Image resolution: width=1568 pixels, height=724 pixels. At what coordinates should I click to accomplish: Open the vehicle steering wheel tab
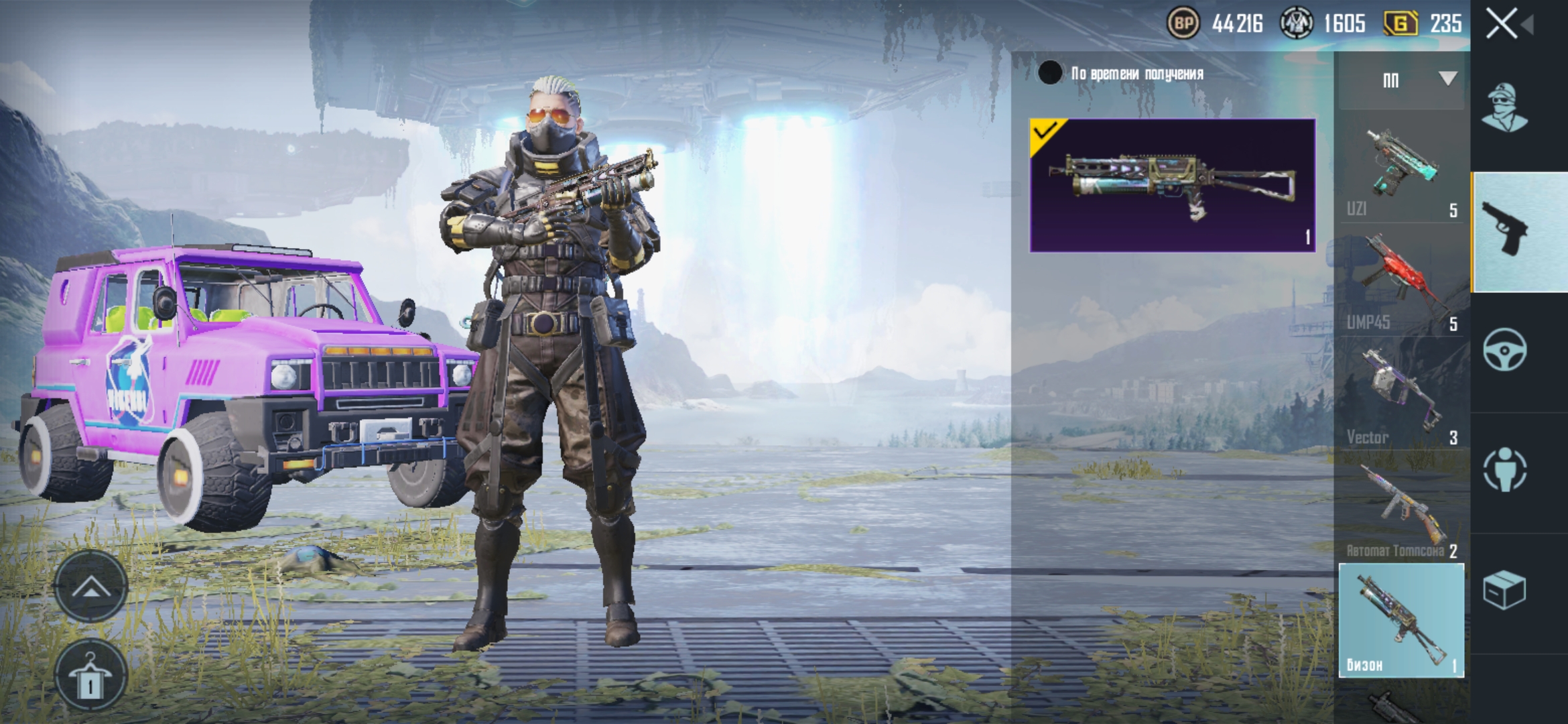pyautogui.click(x=1505, y=350)
